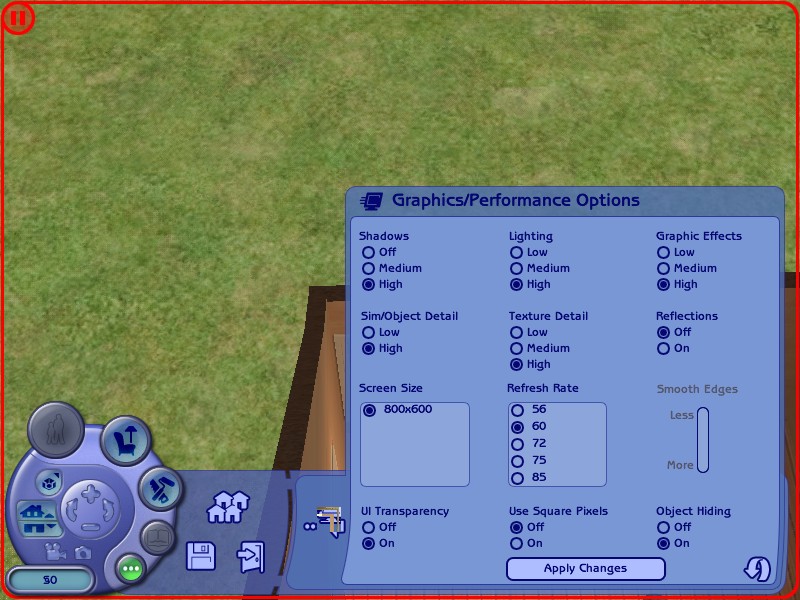Reset options with the curved arrow button
The width and height of the screenshot is (800, 600).
757,569
